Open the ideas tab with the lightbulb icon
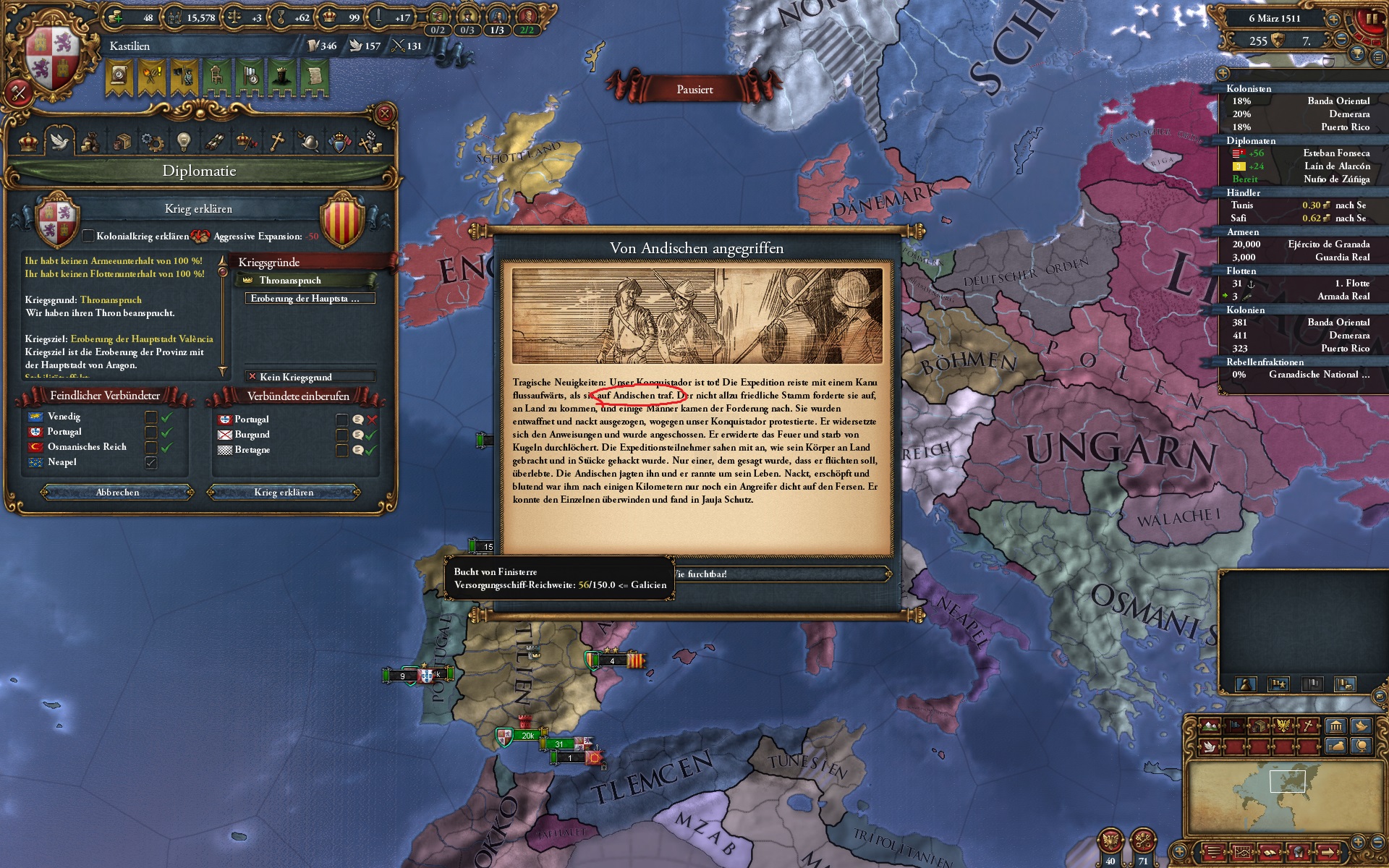1389x868 pixels. 183,142
